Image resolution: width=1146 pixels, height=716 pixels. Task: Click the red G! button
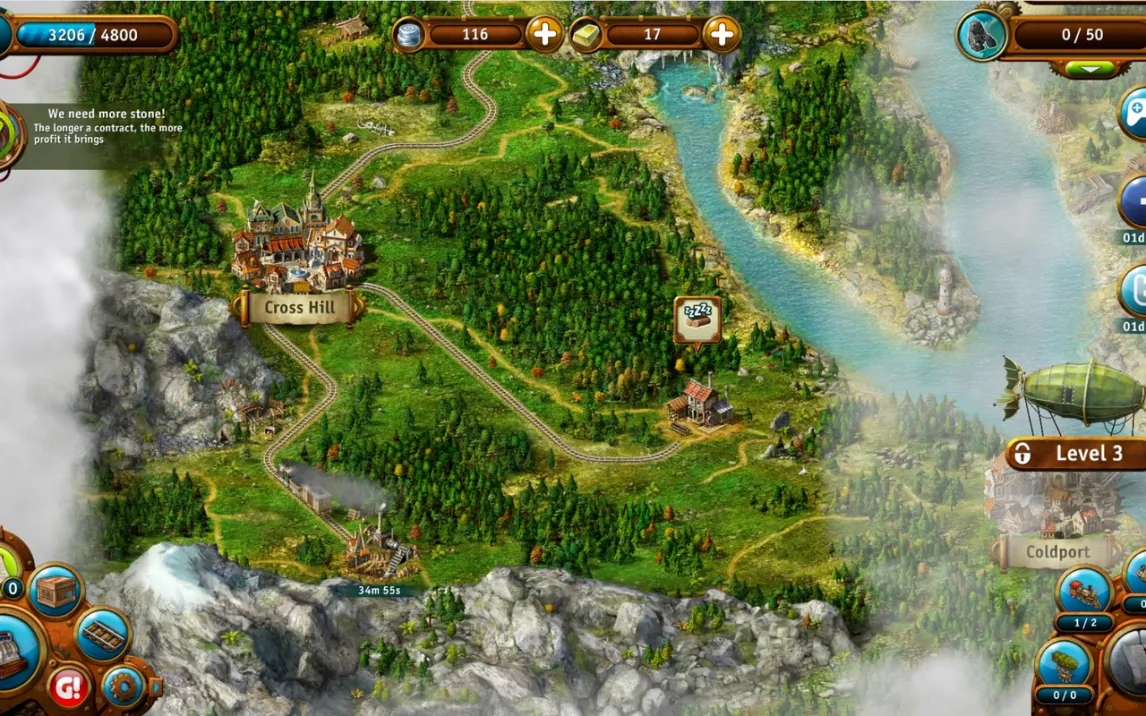click(x=69, y=687)
